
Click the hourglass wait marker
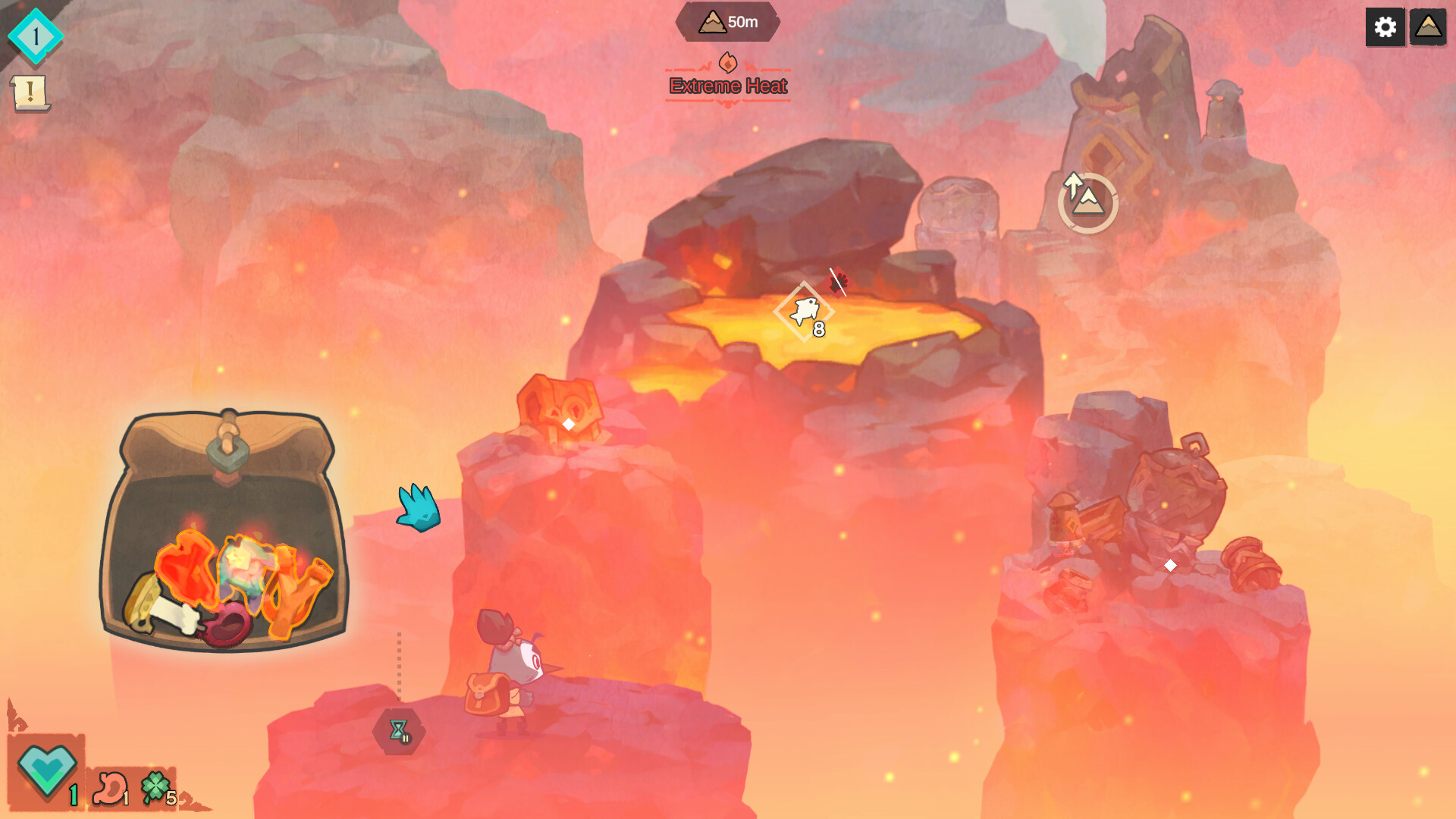point(399,731)
